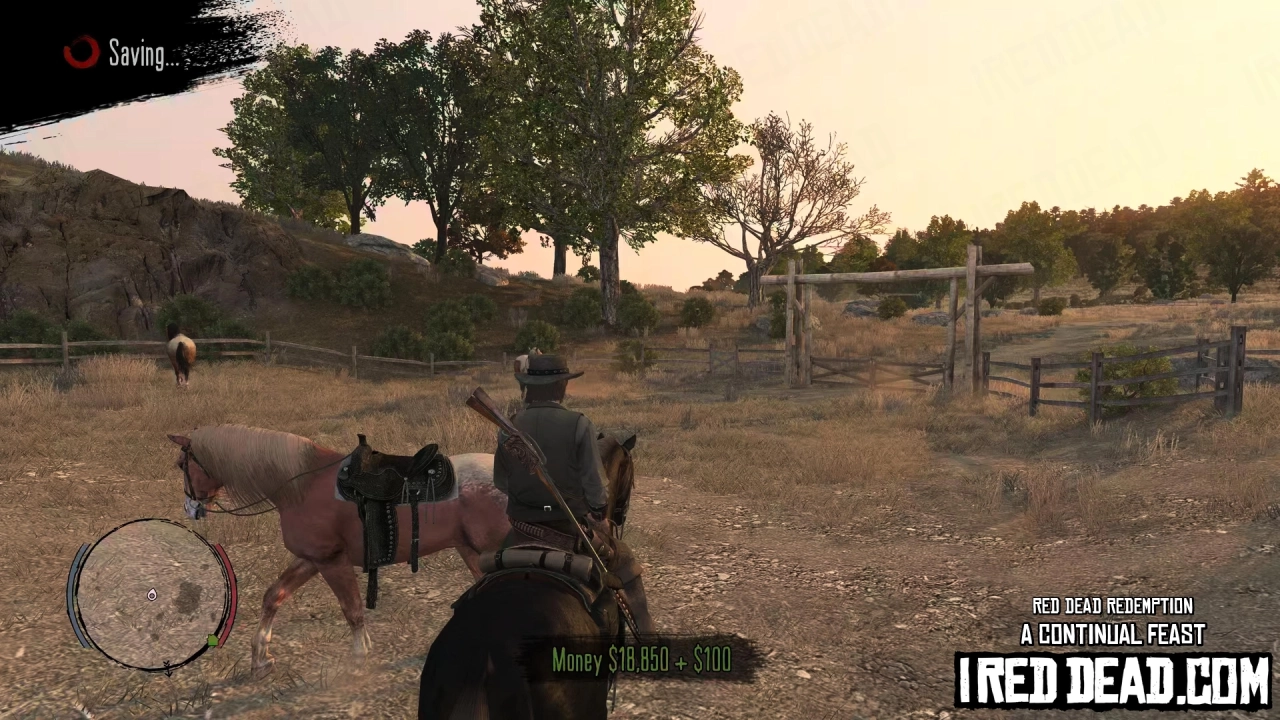Click the south-pointing compass arrow below the minimap
The height and width of the screenshot is (720, 1280).
pos(169,668)
